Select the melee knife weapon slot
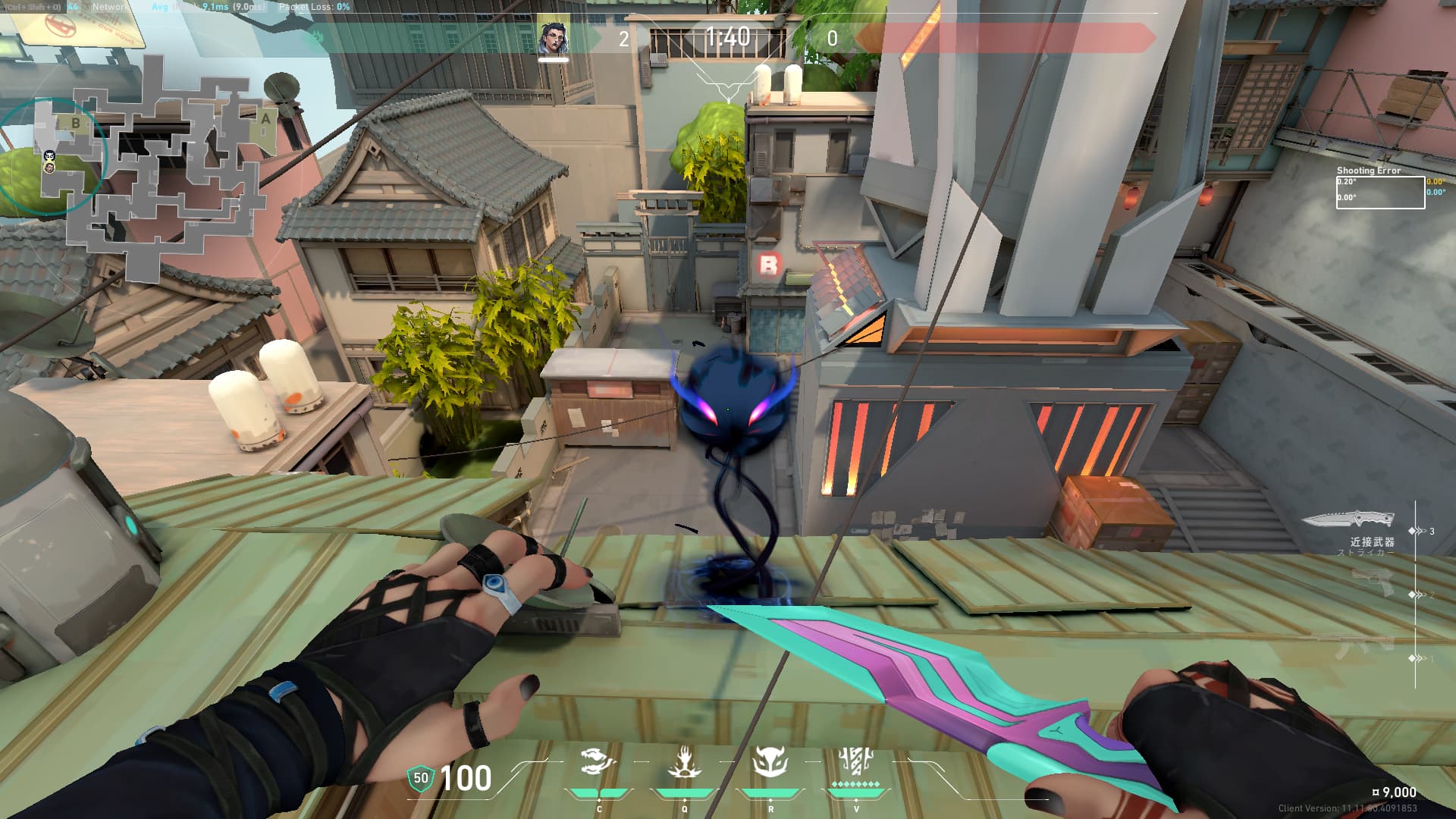The width and height of the screenshot is (1456, 819). pos(1348,520)
